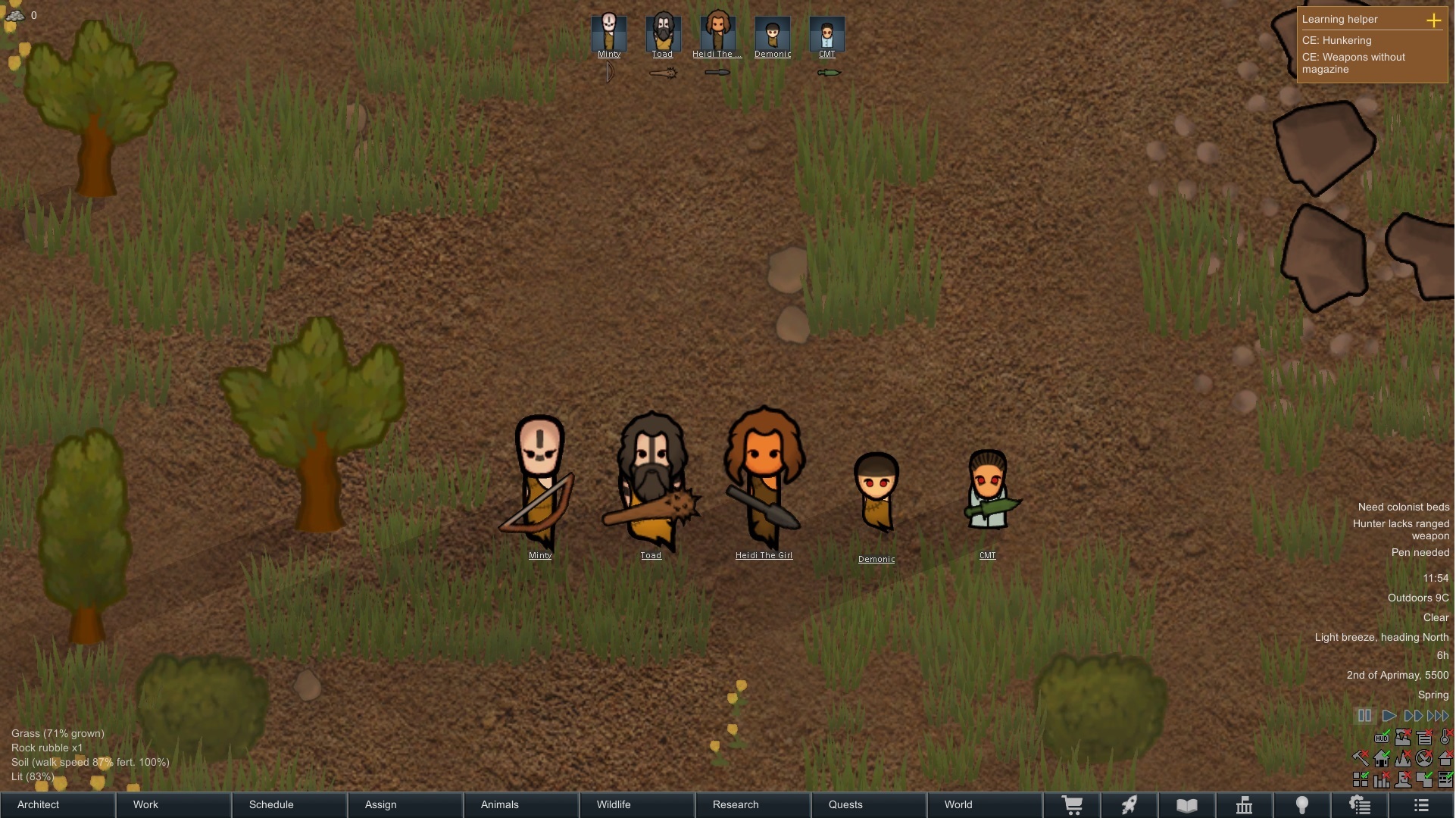Viewport: 1456px width, 818px height.
Task: Select CMT's colonist portrait
Action: [x=827, y=33]
